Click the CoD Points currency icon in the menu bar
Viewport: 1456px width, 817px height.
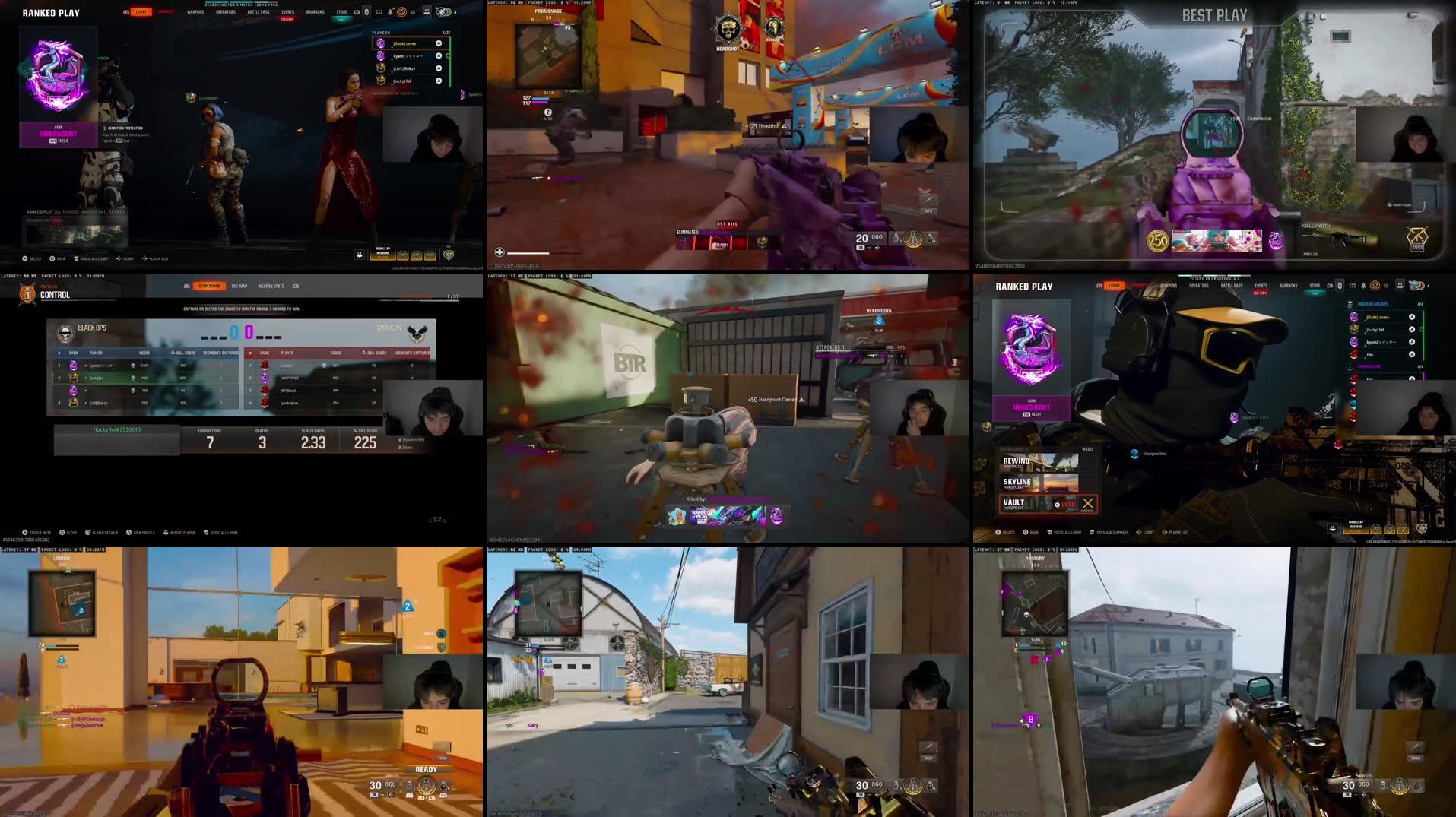pos(402,11)
